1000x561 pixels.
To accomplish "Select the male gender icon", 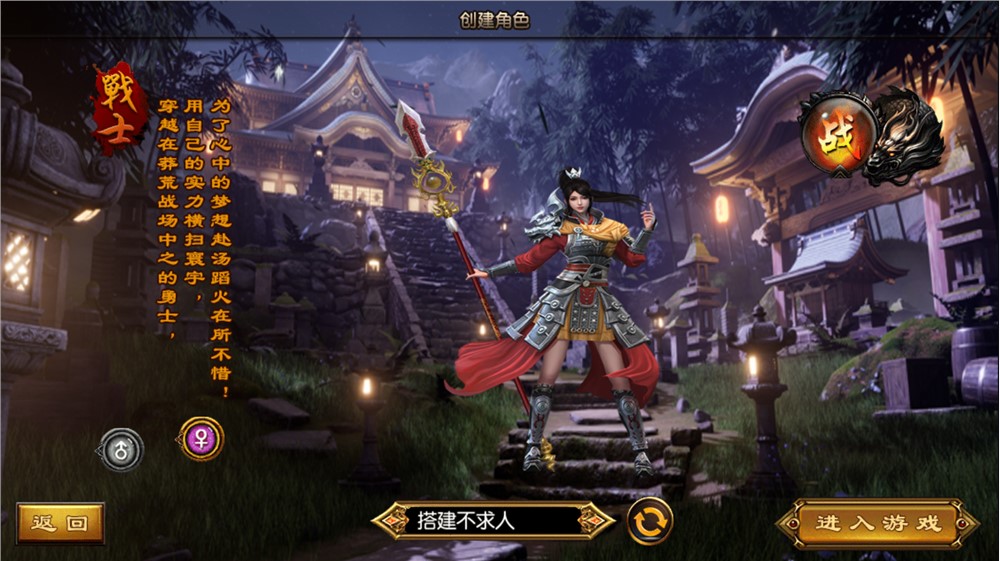I will pyautogui.click(x=122, y=450).
